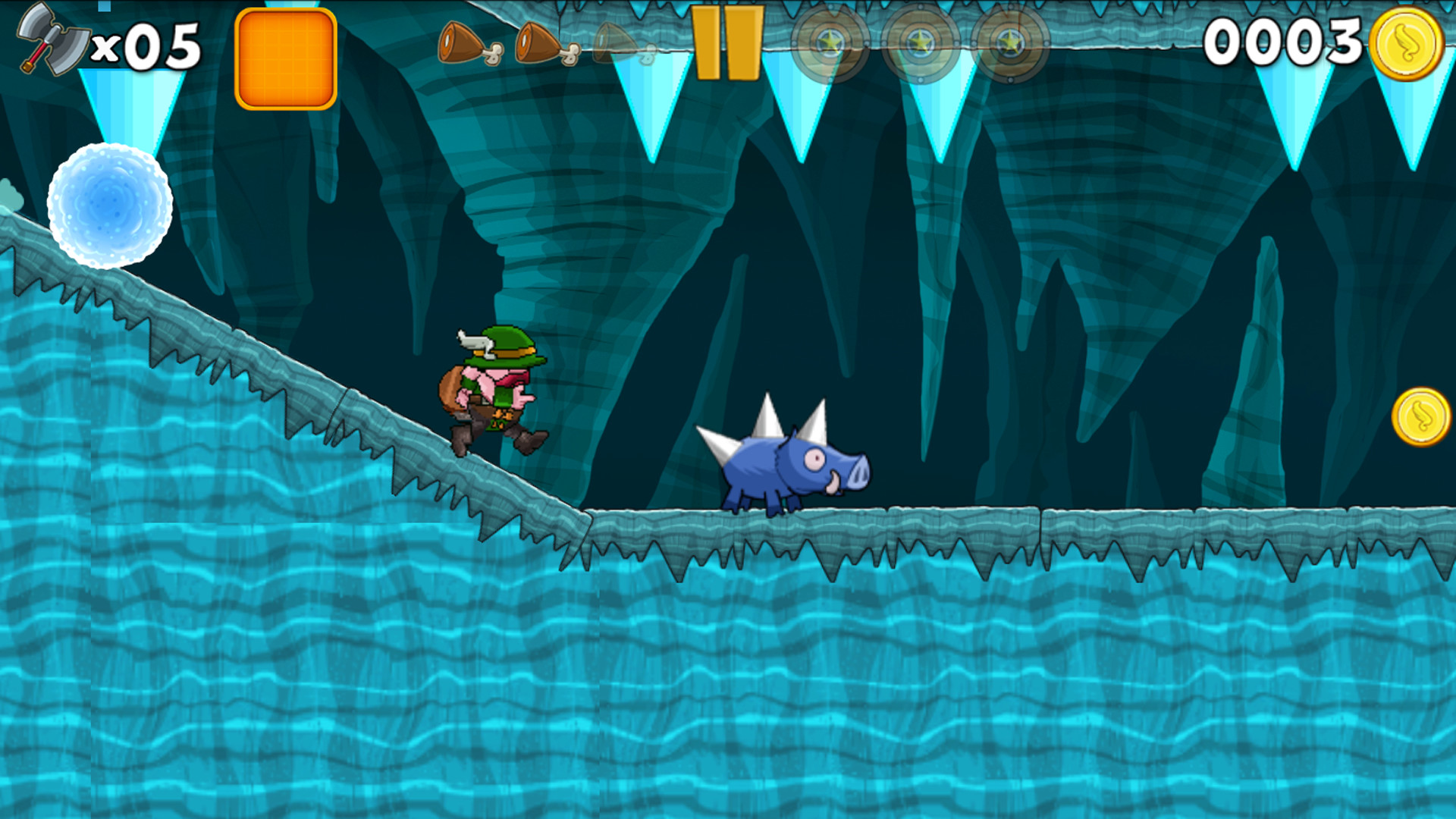This screenshot has width=1456, height=819.
Task: Select the orange empty item slot
Action: (x=287, y=57)
